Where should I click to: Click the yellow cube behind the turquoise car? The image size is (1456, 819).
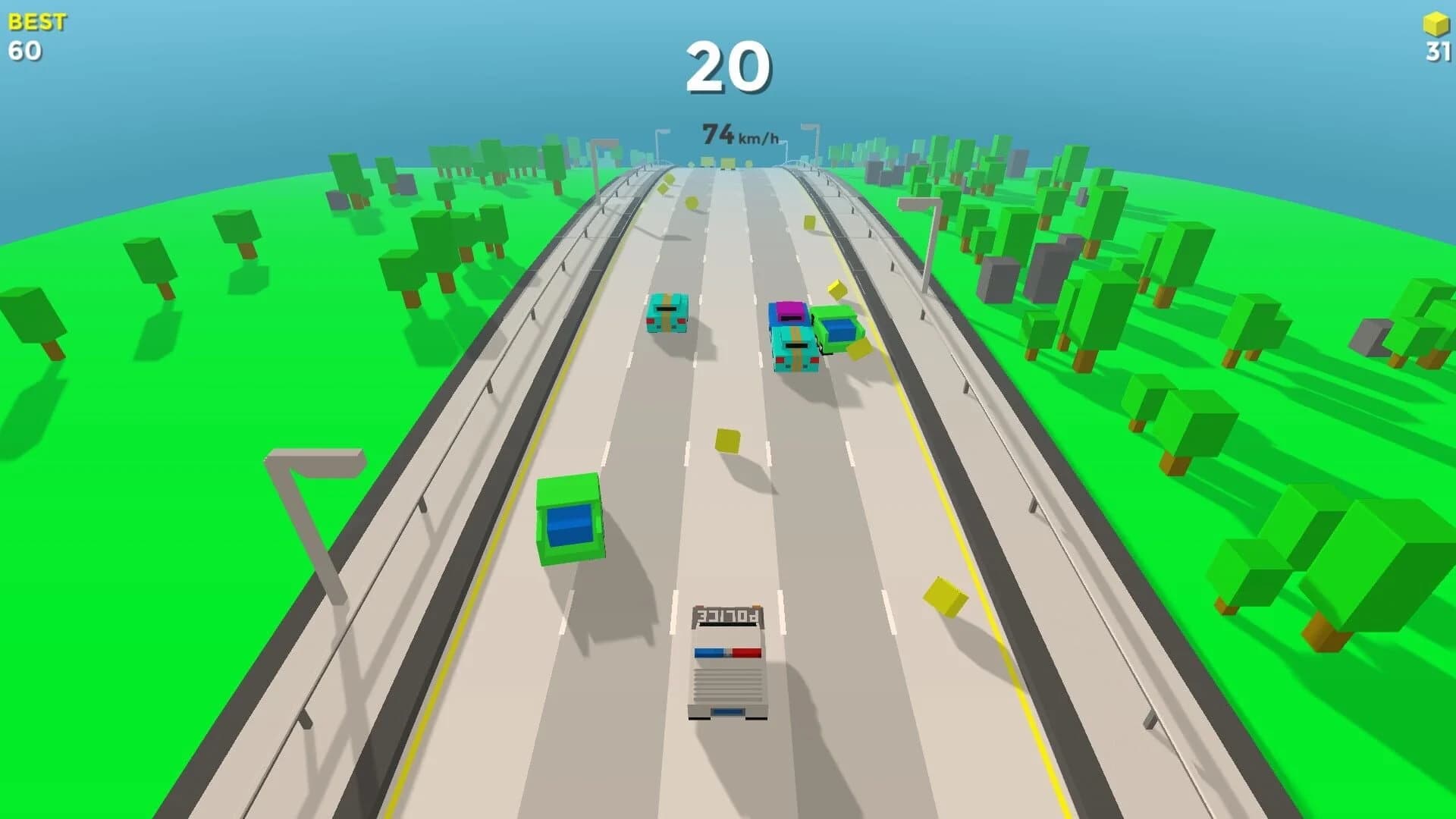(x=838, y=288)
